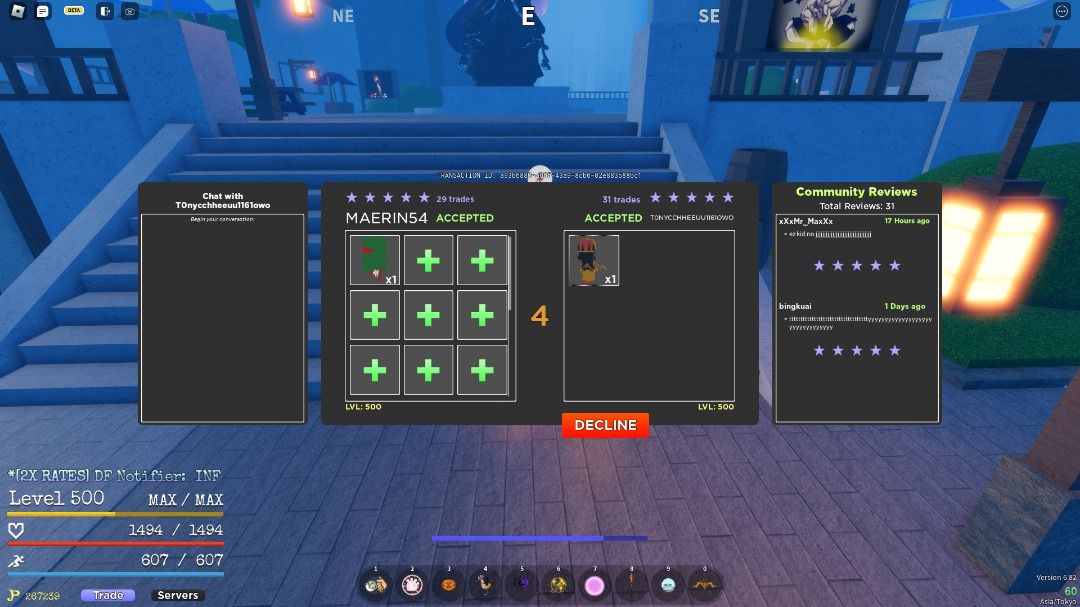
Task: Decline the trade with the red button
Action: pos(605,425)
